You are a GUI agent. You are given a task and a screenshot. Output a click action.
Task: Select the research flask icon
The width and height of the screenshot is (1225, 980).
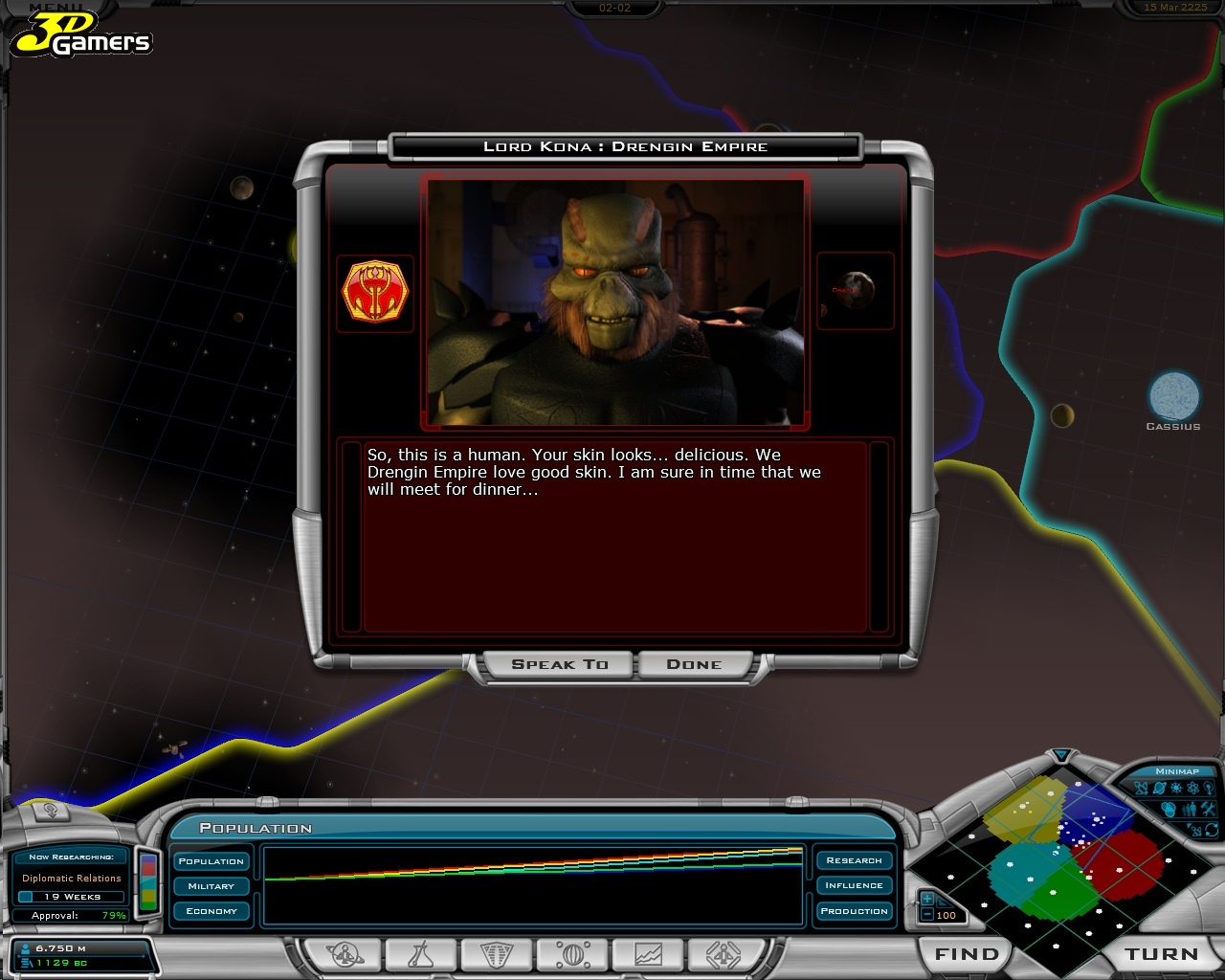(x=421, y=955)
